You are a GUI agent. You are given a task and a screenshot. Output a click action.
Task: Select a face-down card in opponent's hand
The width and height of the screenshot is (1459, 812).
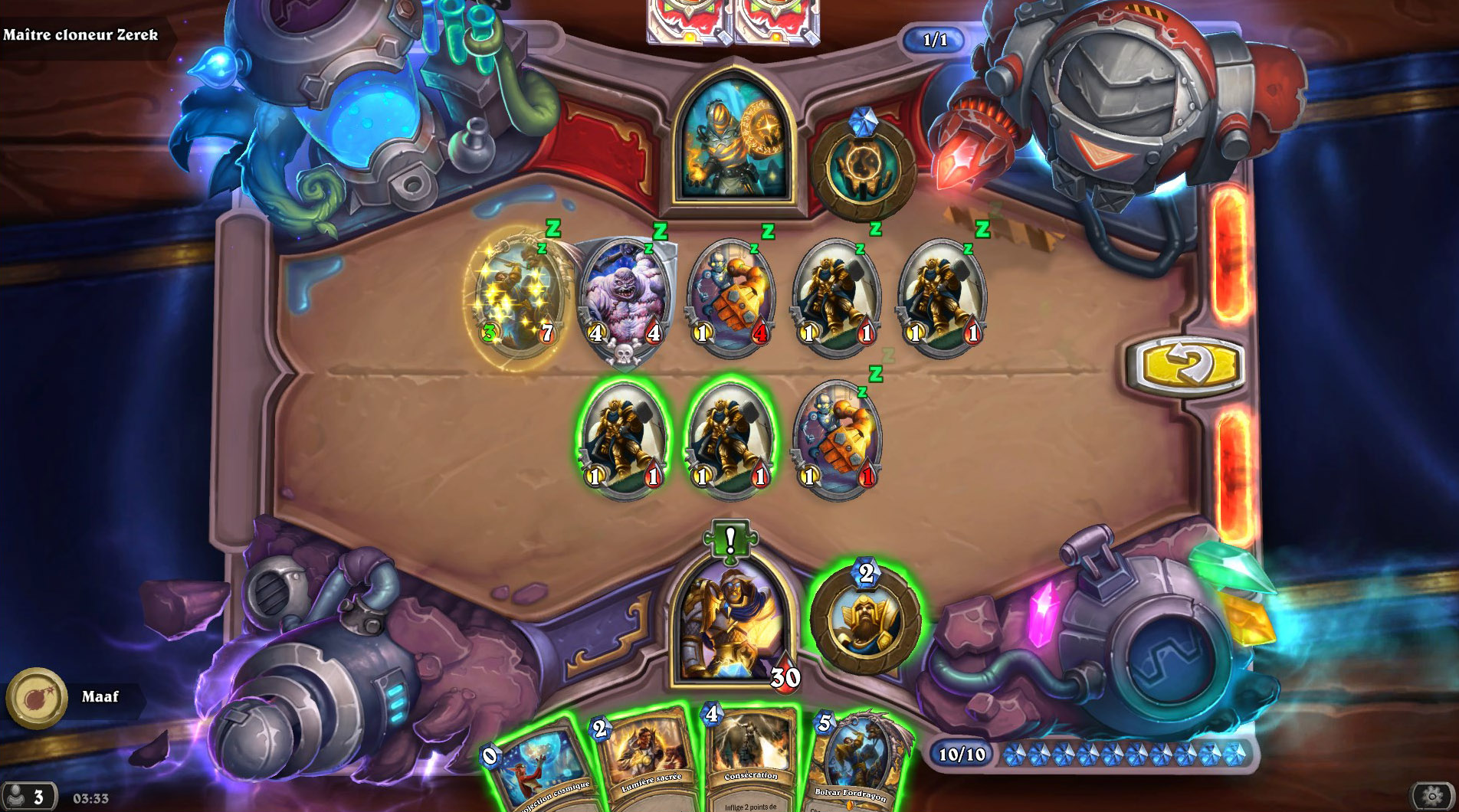click(x=682, y=19)
